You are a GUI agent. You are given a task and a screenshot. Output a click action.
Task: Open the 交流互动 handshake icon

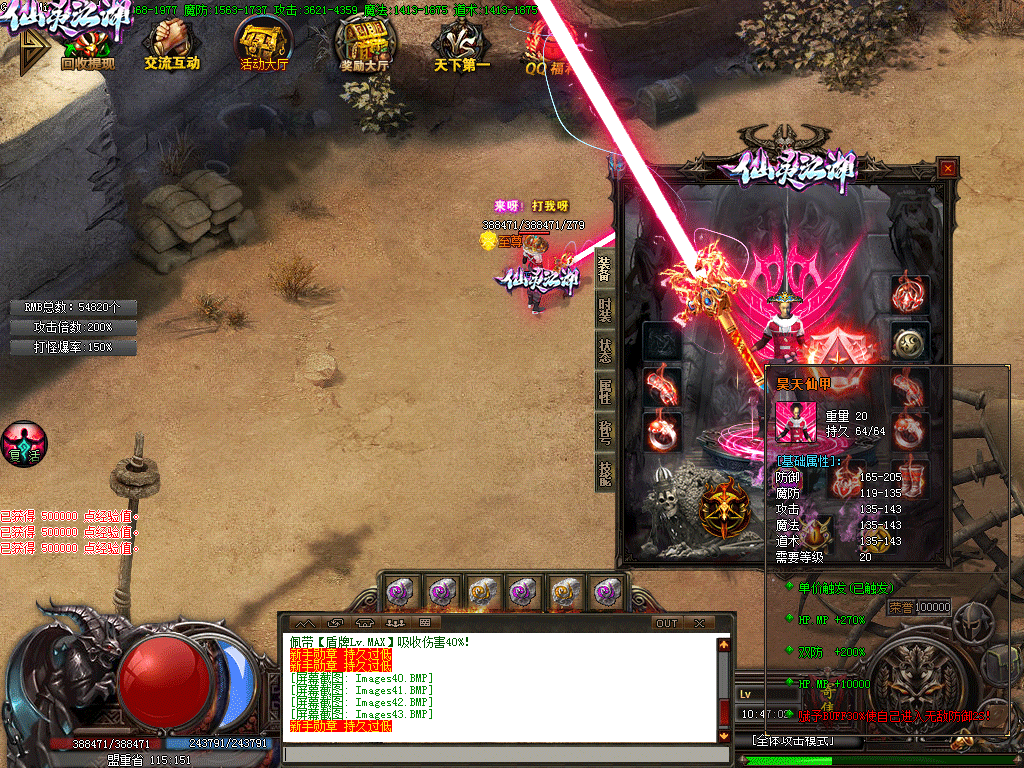[172, 46]
